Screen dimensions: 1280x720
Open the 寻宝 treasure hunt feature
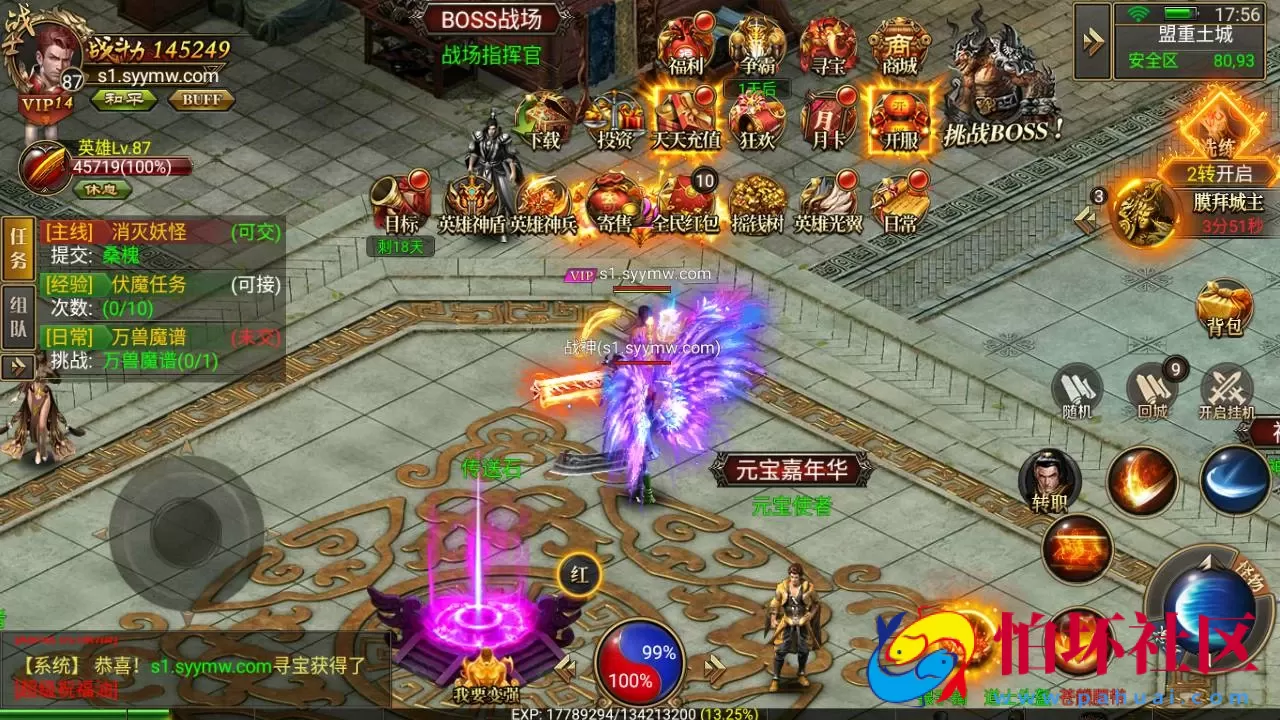pos(829,45)
